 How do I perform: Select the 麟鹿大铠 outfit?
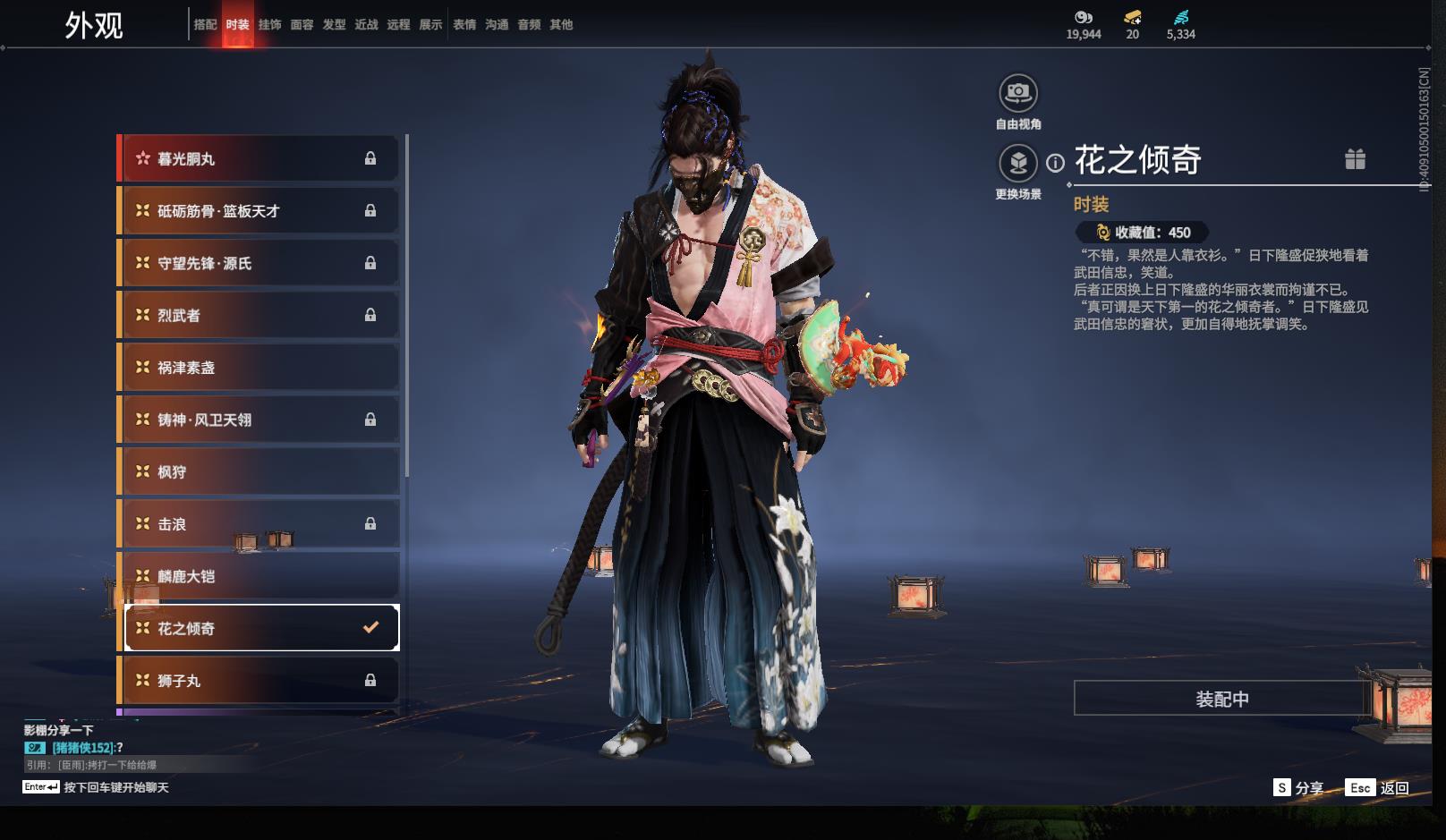tap(259, 576)
